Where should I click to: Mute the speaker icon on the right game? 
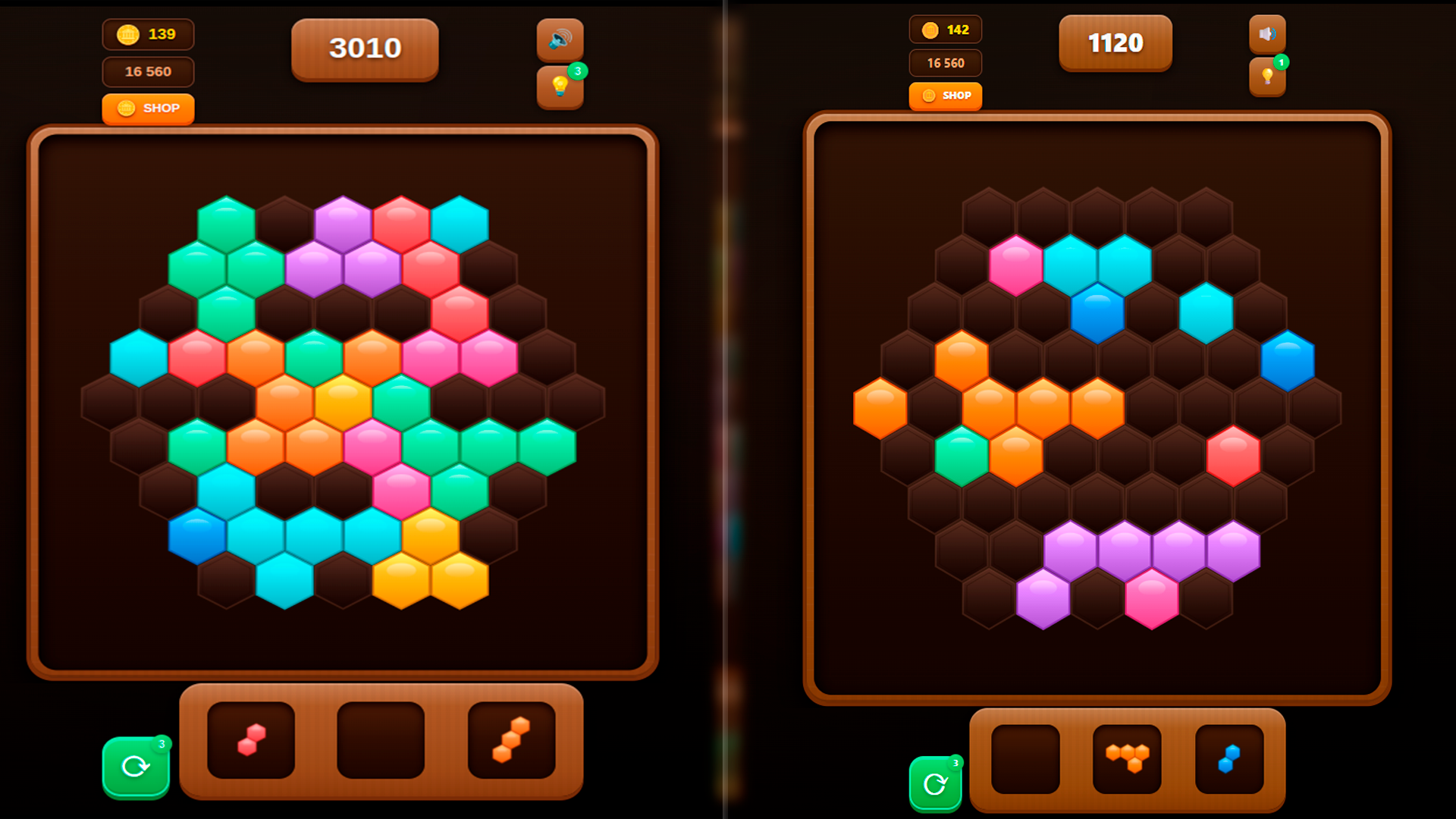coord(1269,34)
